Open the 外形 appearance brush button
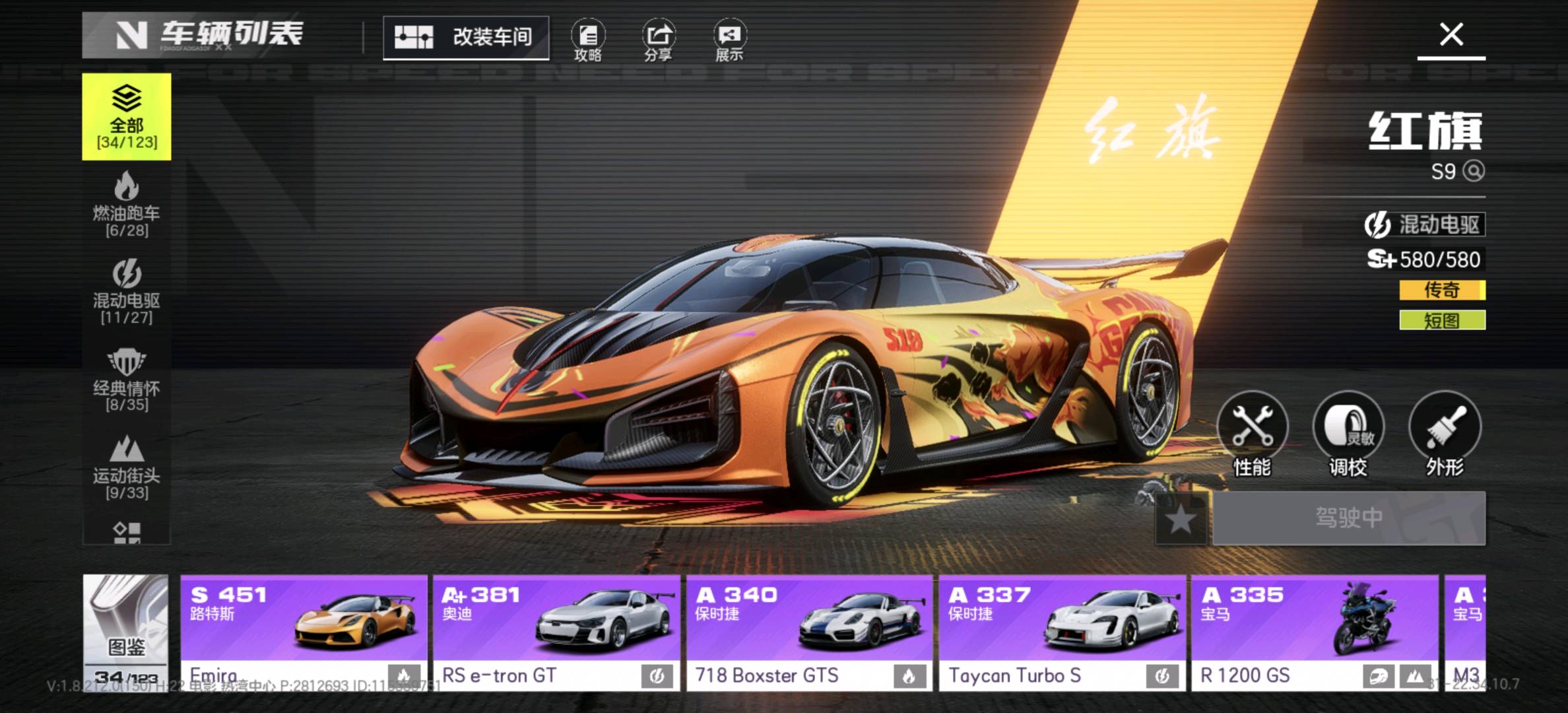 (1445, 434)
